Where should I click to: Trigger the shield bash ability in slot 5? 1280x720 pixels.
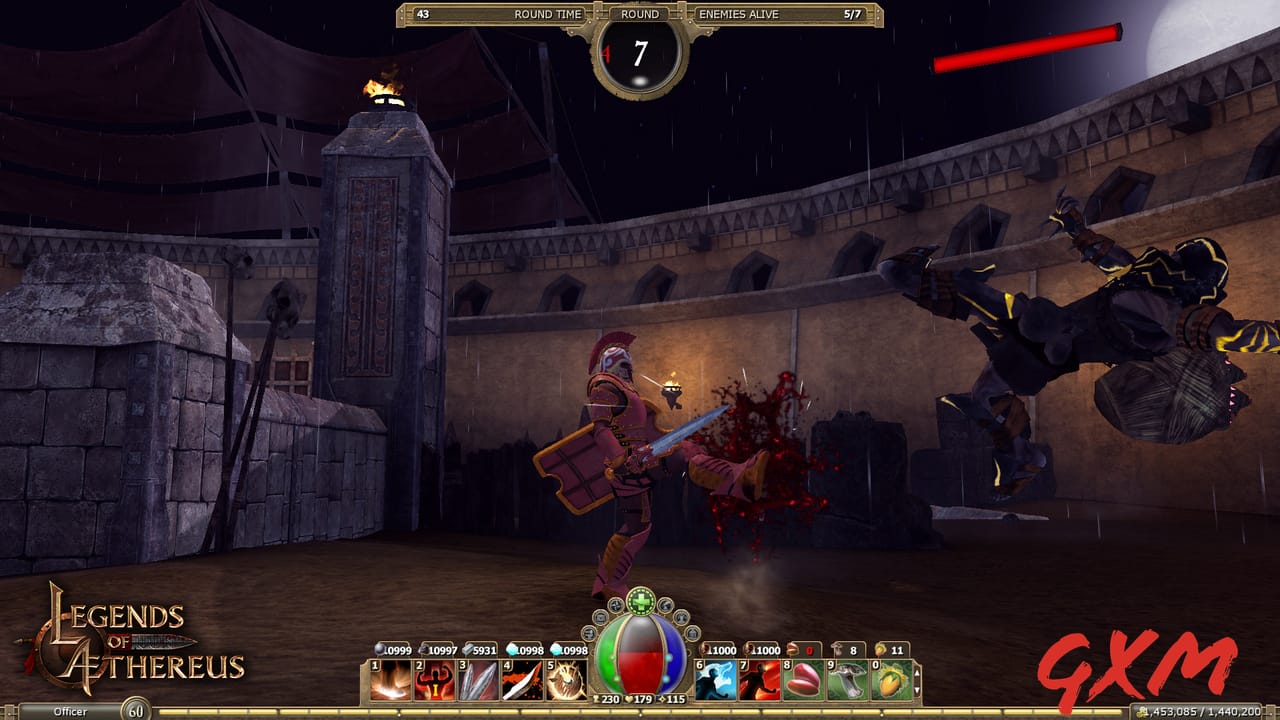click(566, 678)
